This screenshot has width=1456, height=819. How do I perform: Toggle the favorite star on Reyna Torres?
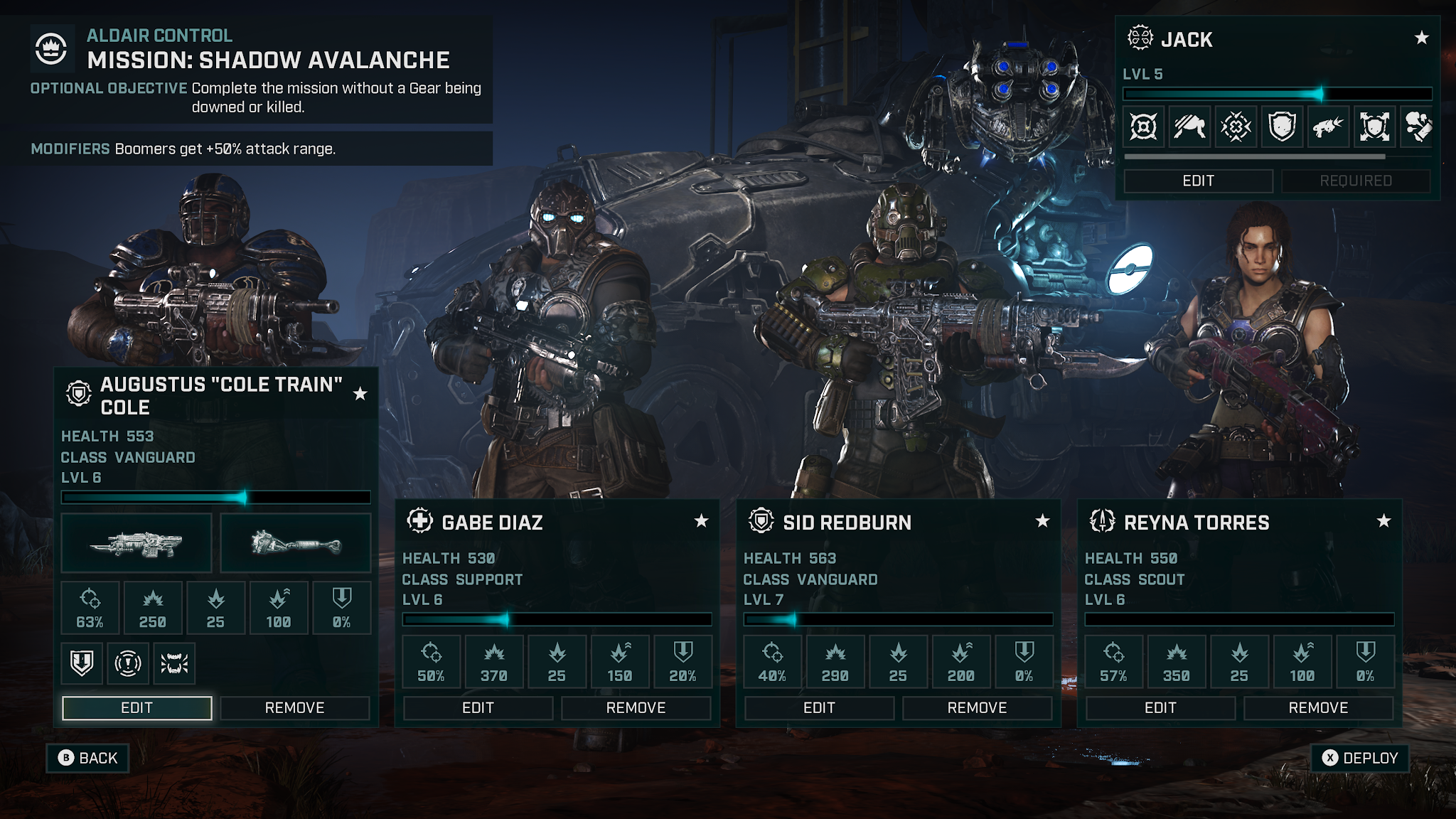[1383, 521]
